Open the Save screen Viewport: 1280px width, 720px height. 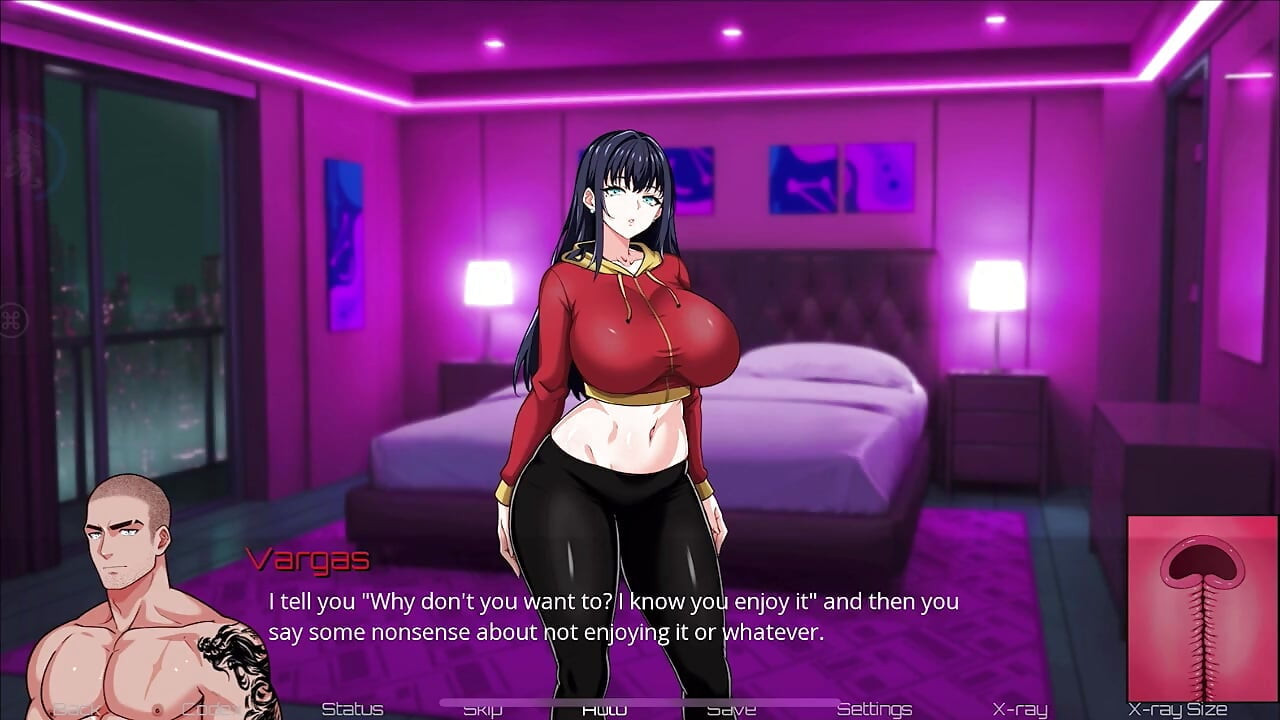pyautogui.click(x=734, y=708)
